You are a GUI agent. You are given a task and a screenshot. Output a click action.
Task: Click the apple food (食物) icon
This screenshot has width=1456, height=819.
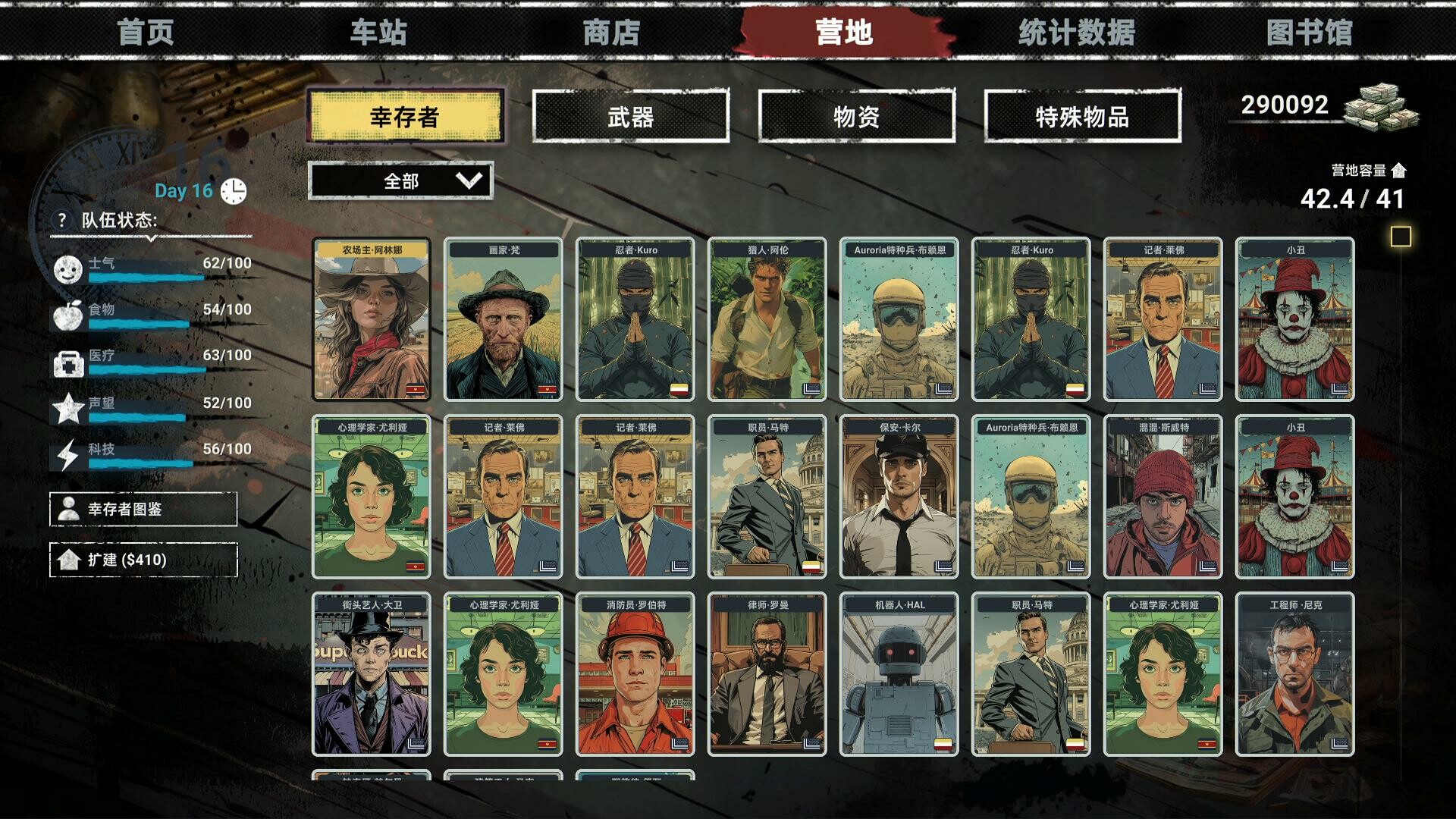click(x=67, y=316)
